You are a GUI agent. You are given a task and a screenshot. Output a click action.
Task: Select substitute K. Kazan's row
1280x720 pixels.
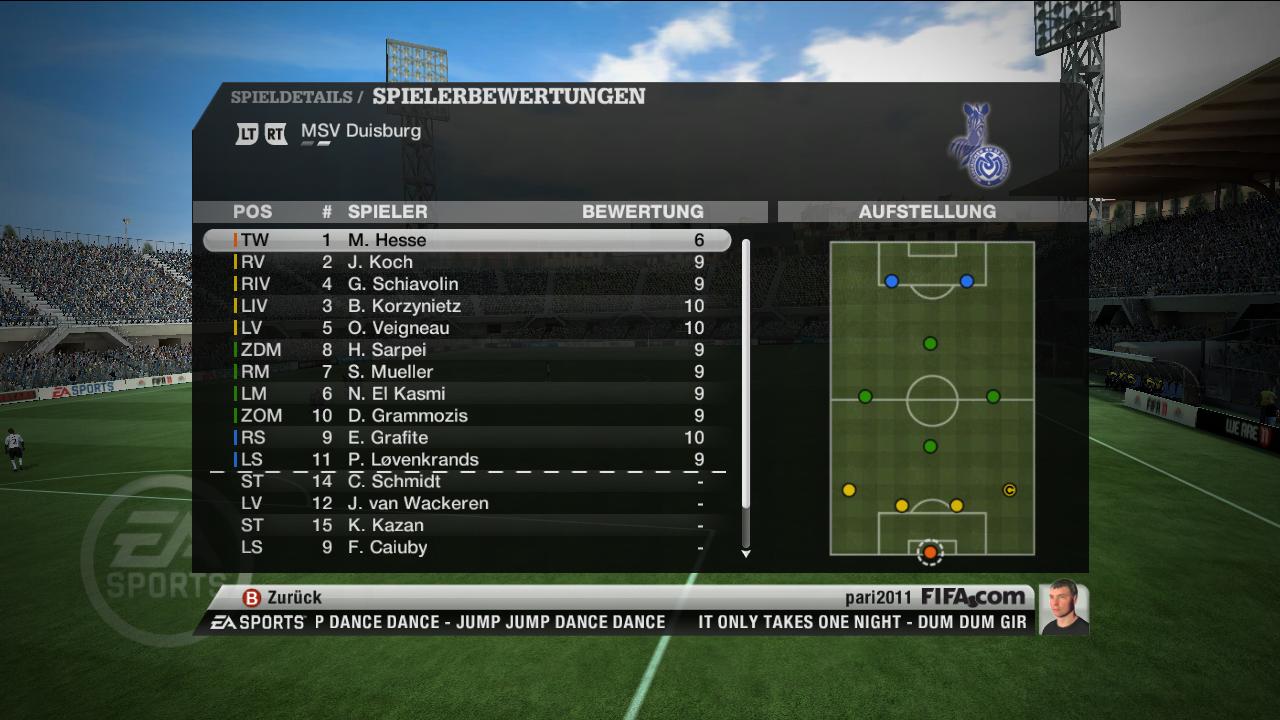pos(467,526)
